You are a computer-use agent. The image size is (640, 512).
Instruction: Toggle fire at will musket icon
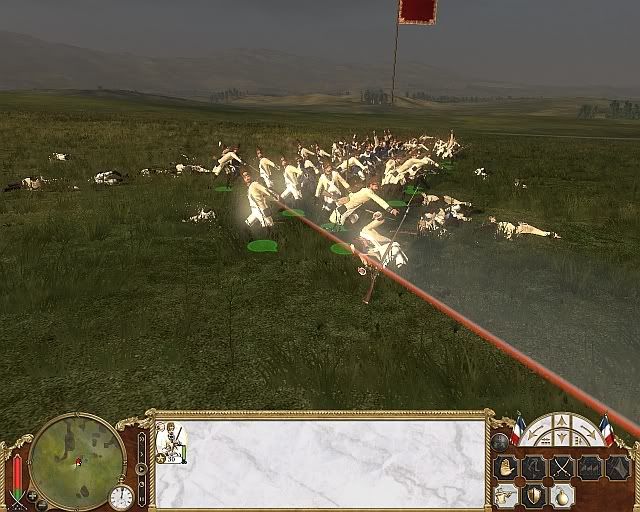[505, 495]
